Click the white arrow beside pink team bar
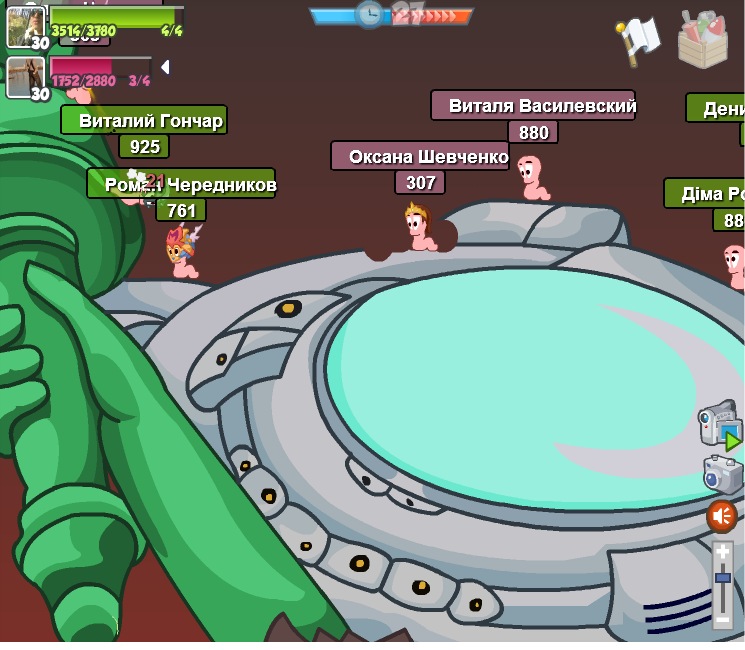 165,67
